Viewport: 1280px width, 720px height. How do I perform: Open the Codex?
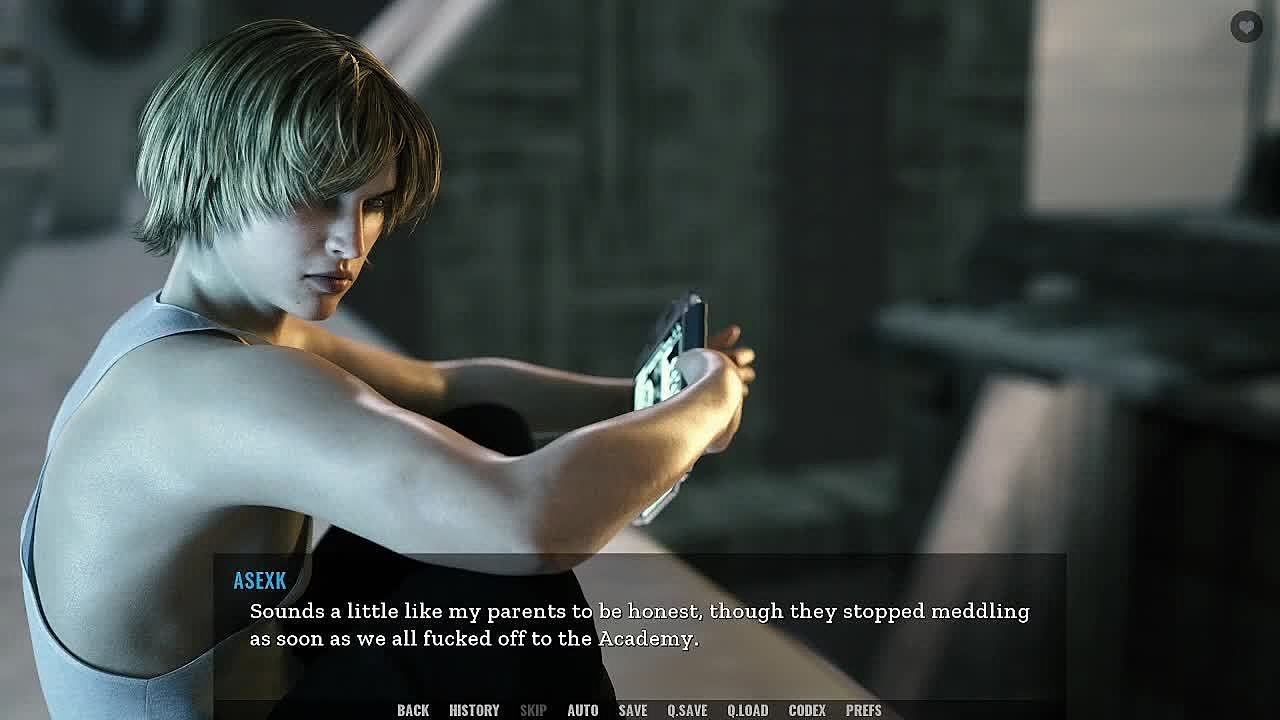[807, 710]
